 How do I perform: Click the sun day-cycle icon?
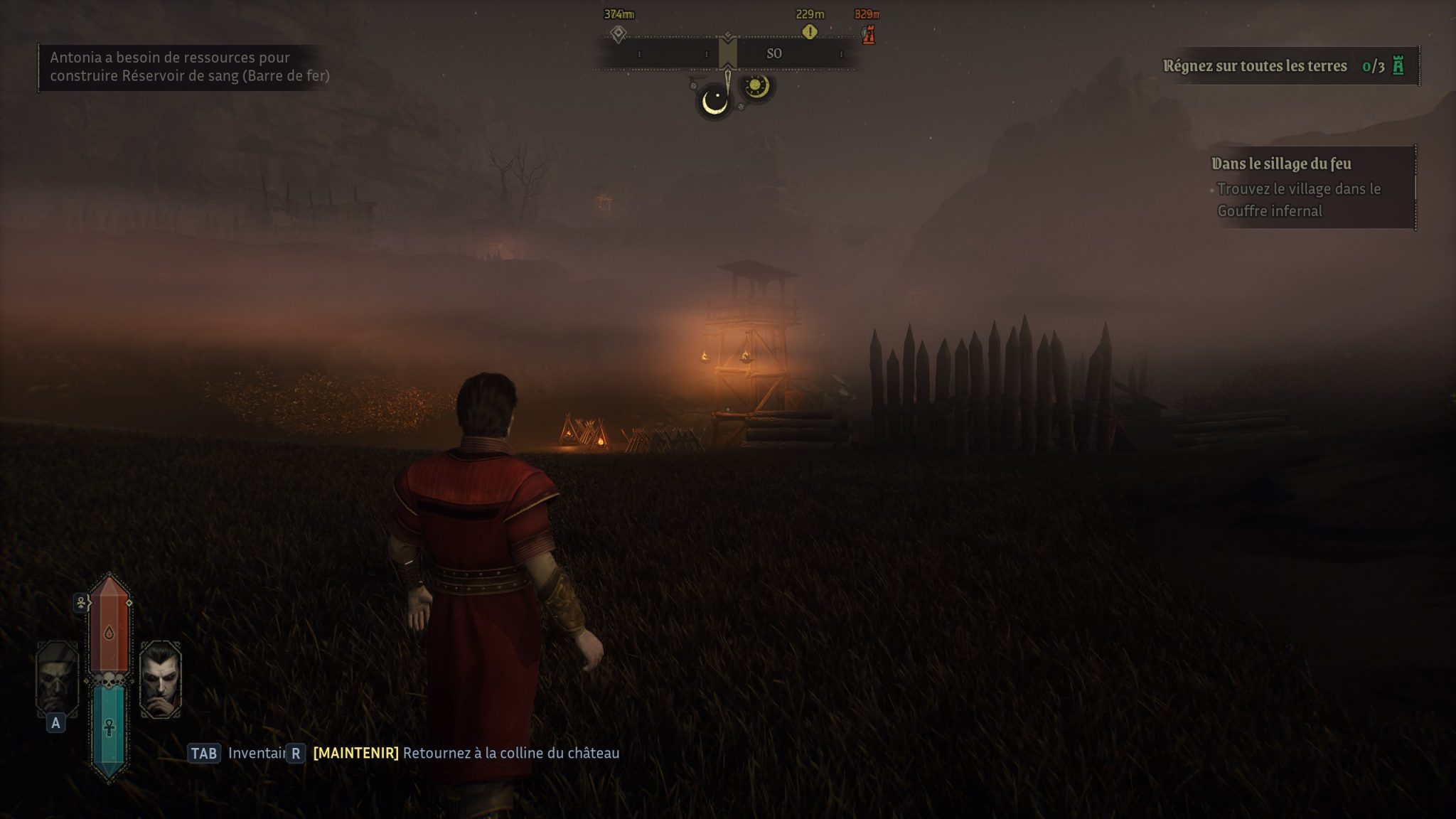point(756,87)
